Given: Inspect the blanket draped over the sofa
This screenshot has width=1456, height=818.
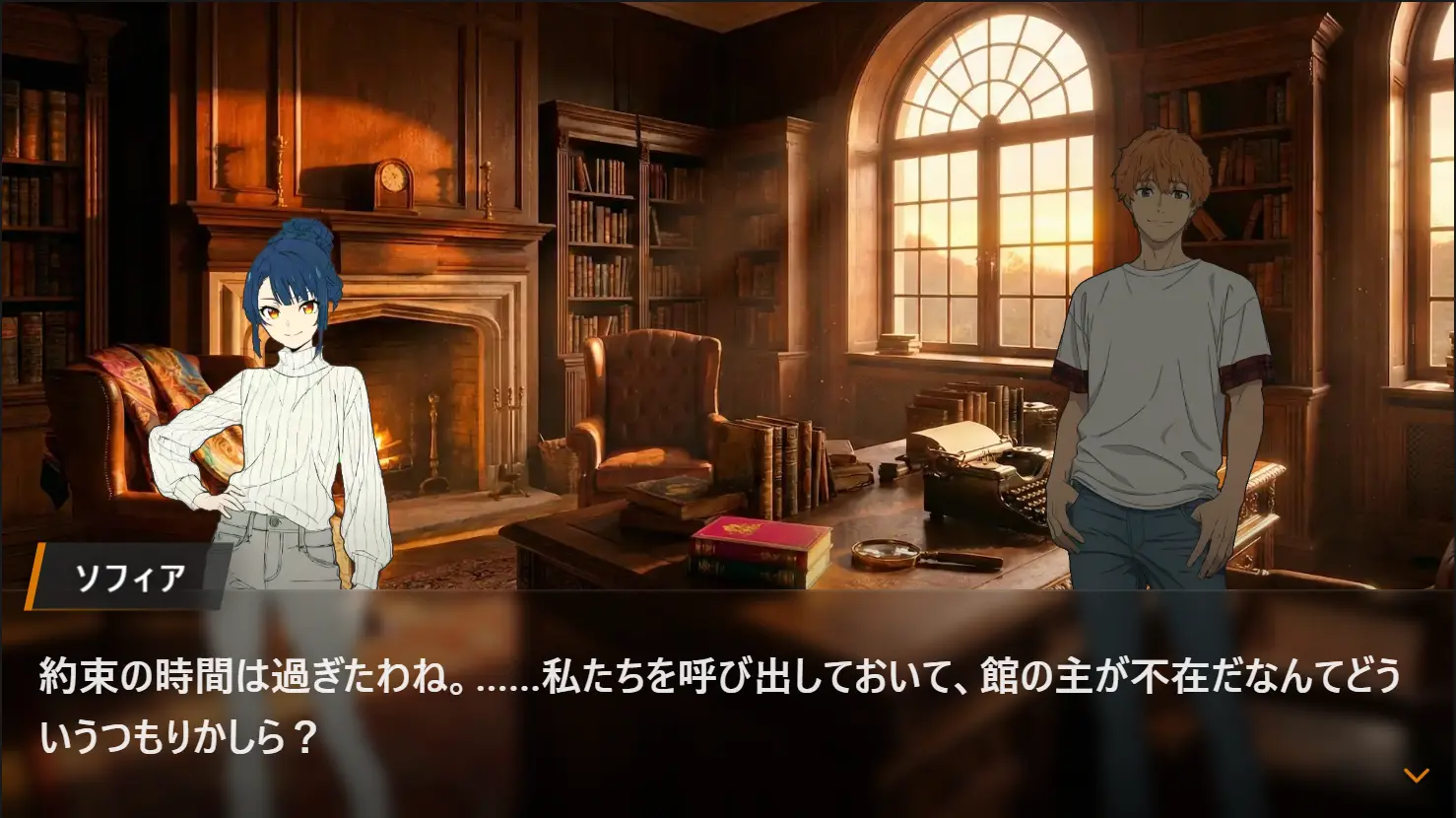Looking at the screenshot, I should tap(148, 394).
